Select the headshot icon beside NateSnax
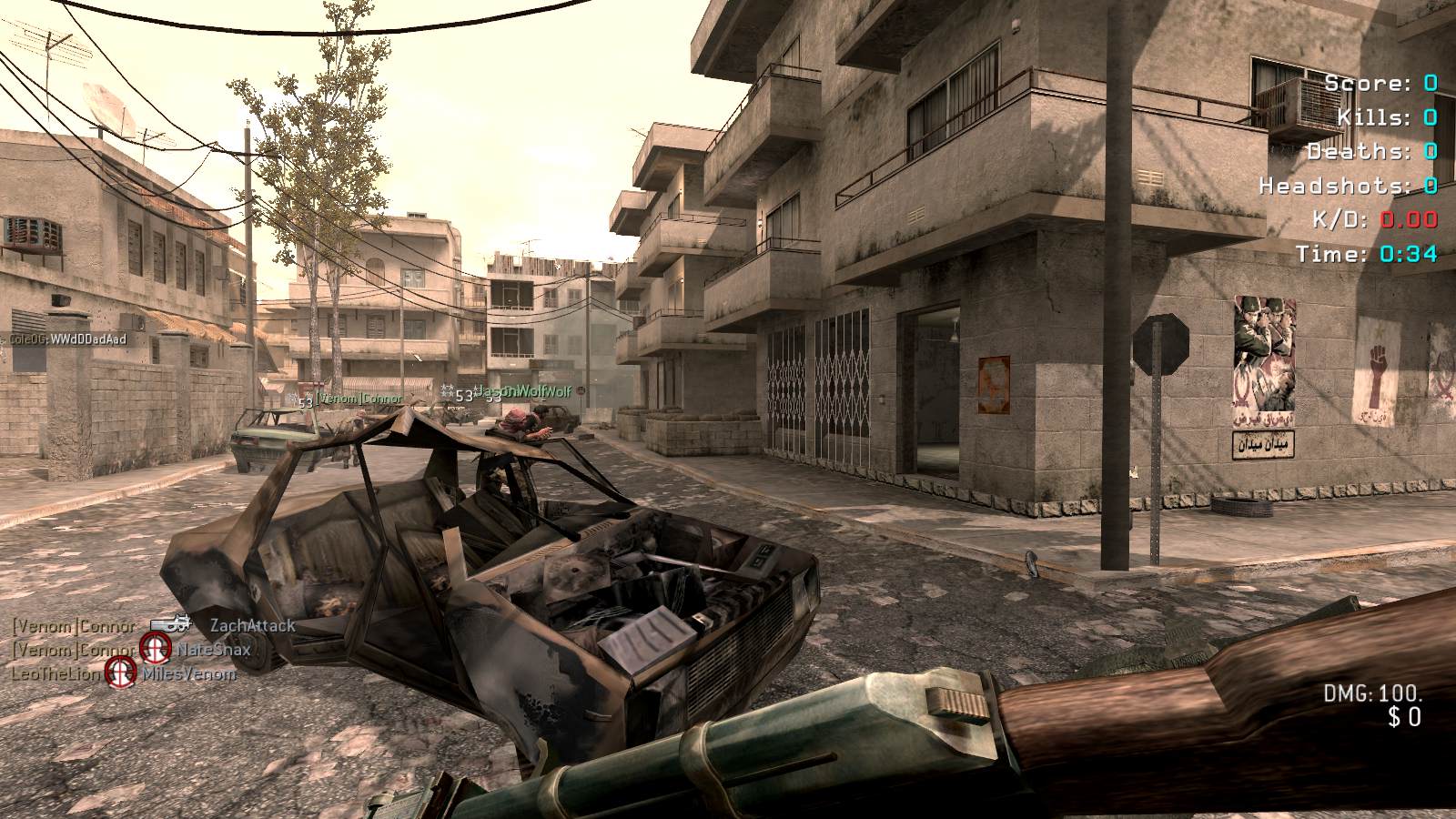The image size is (1456, 819). tap(156, 648)
